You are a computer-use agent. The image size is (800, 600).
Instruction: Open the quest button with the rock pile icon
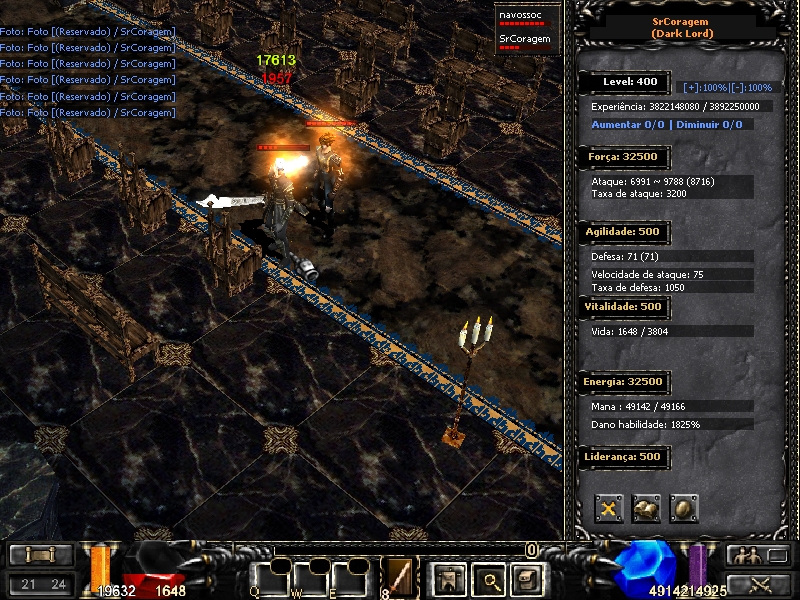(x=646, y=508)
